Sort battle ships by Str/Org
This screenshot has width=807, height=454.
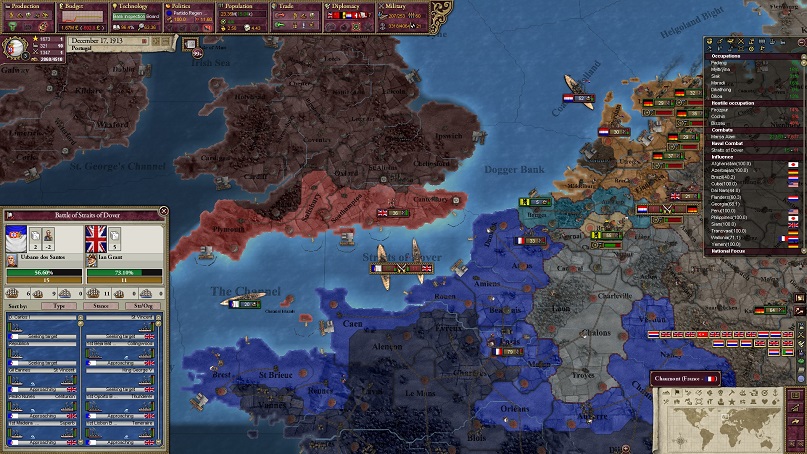coord(143,305)
